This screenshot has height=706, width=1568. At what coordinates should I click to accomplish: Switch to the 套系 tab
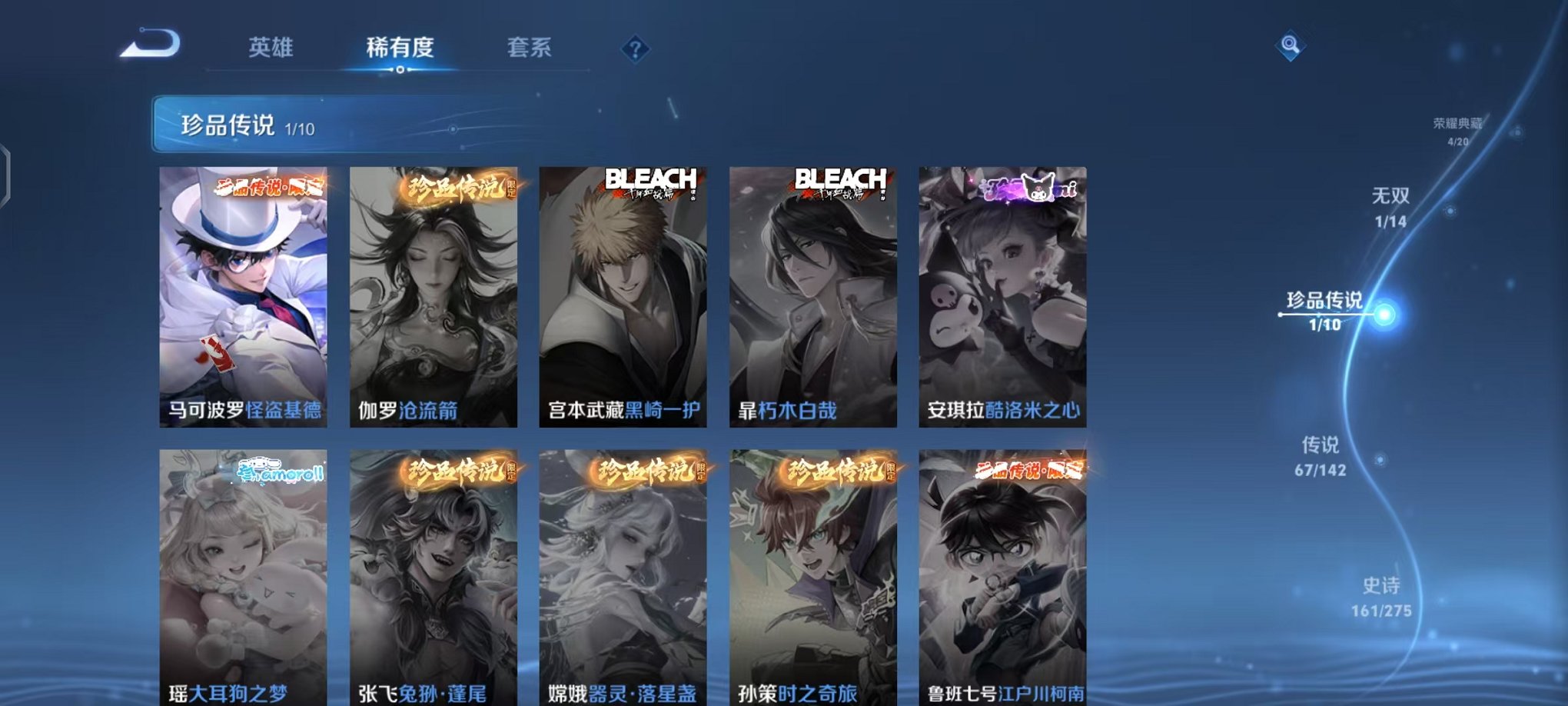click(x=531, y=48)
